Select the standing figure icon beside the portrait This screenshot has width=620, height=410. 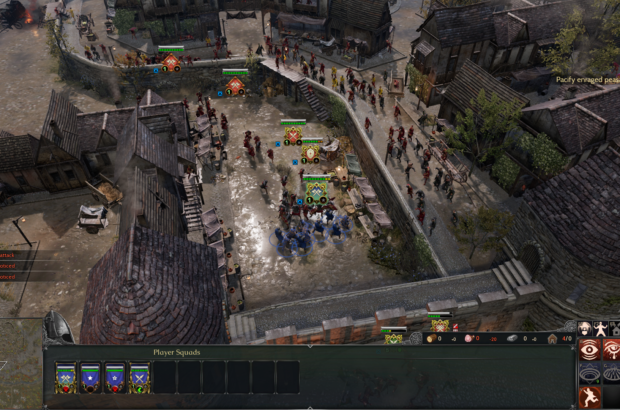pyautogui.click(x=600, y=328)
